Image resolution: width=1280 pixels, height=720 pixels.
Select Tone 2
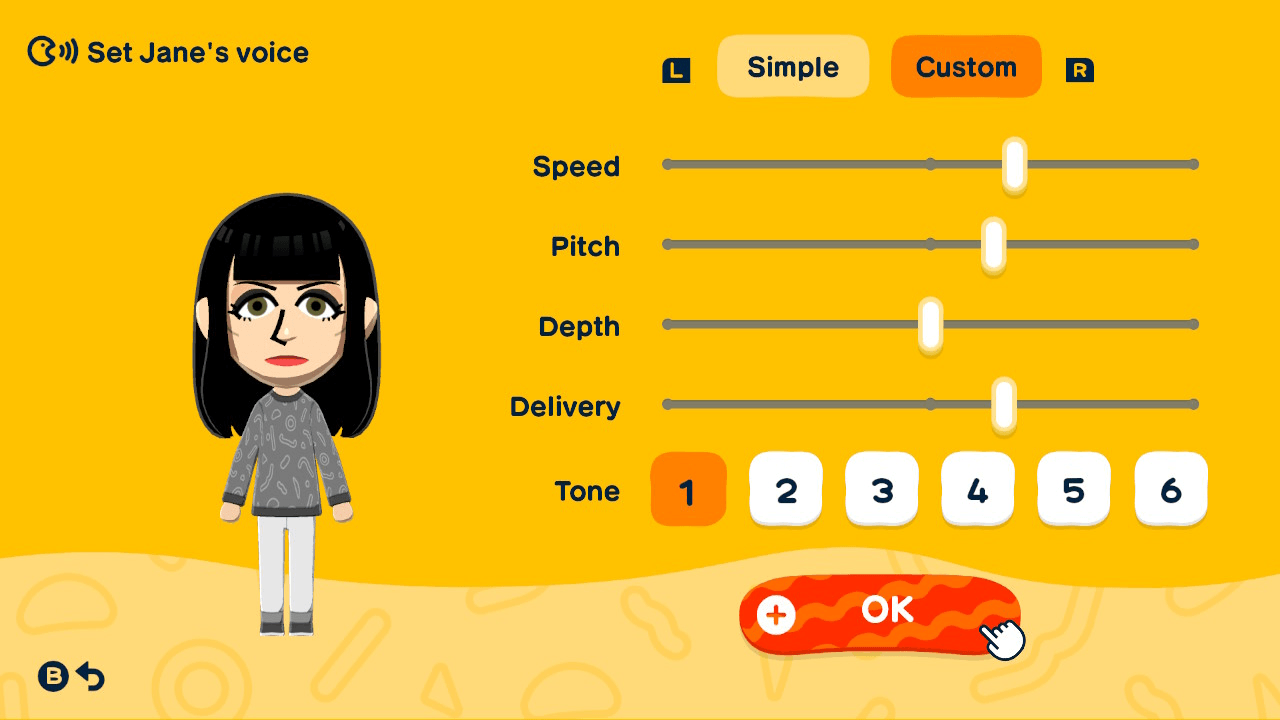click(785, 489)
